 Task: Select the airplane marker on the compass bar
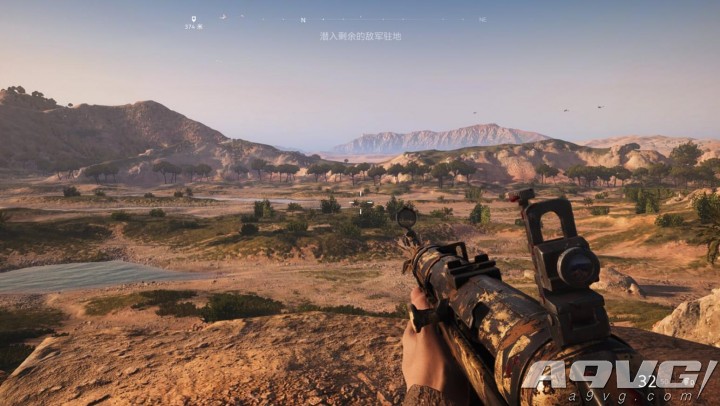pos(223,16)
